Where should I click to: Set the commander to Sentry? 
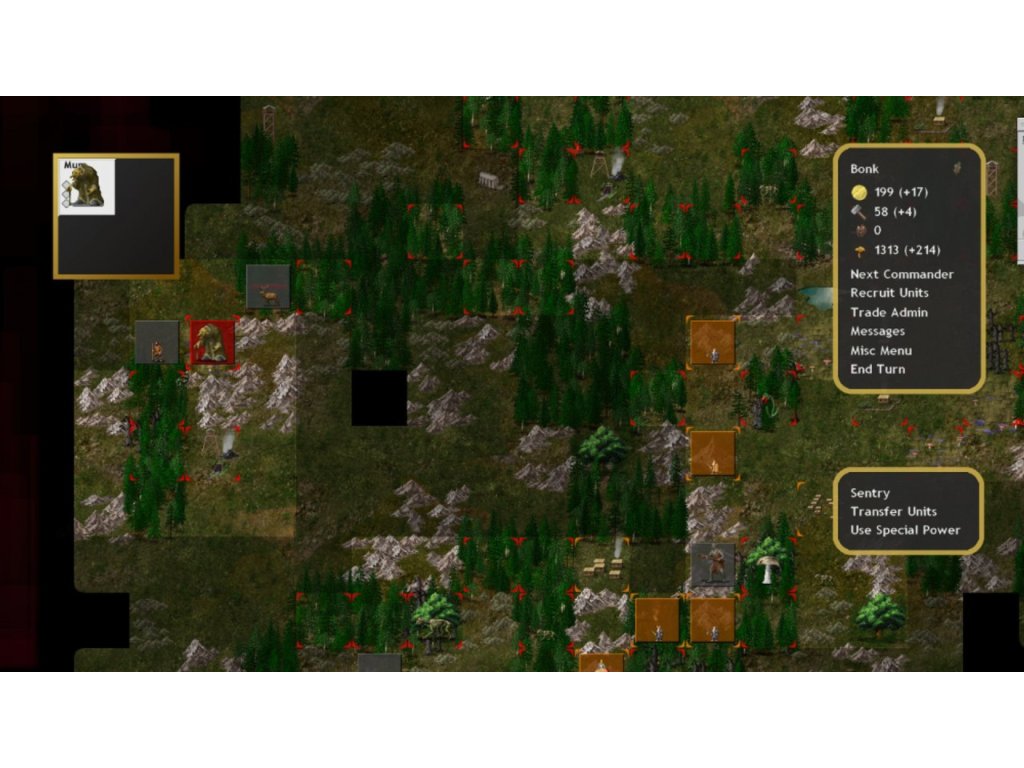point(869,493)
